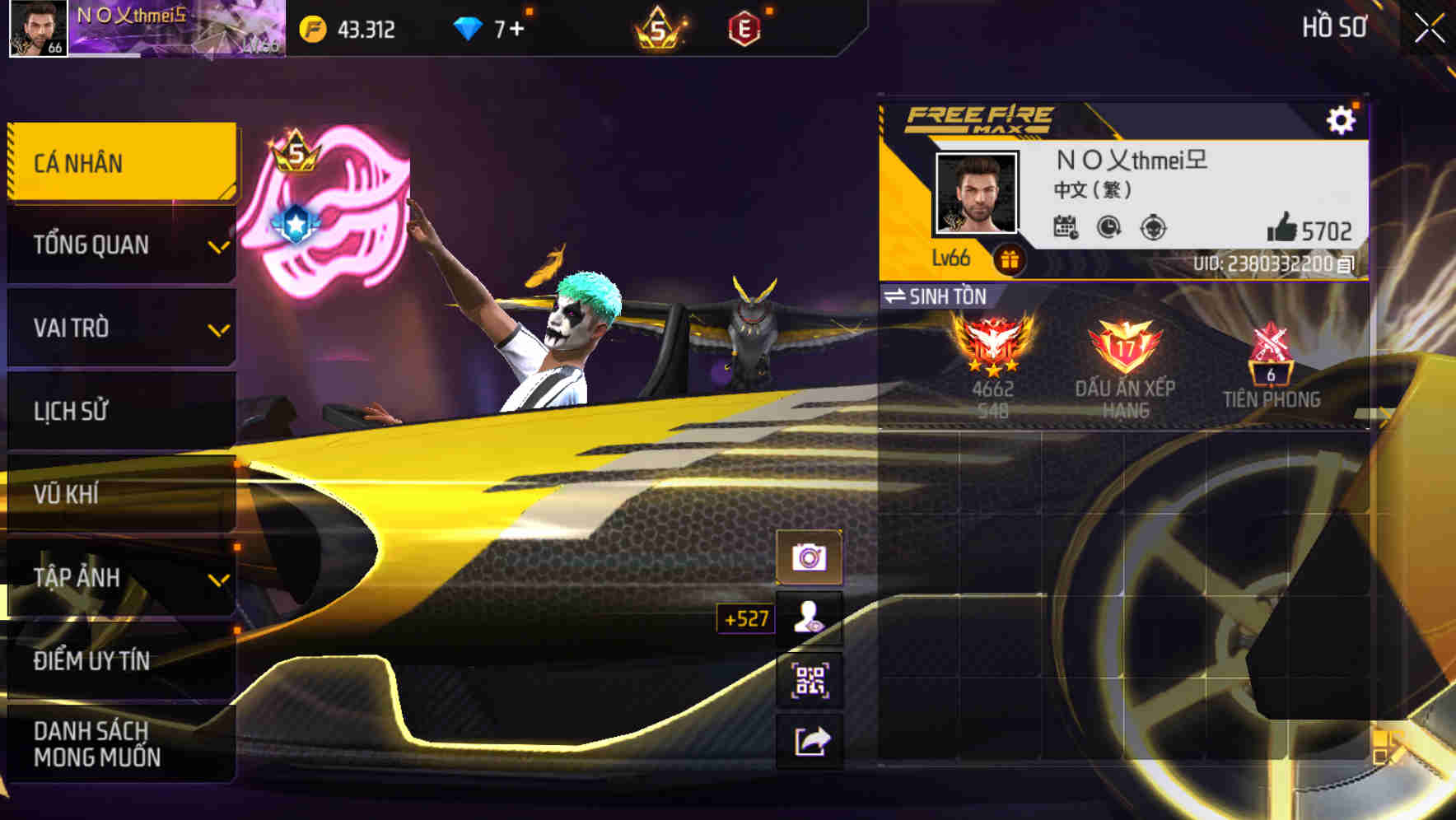Expand the TỔNG QUAN section
The width and height of the screenshot is (1456, 820).
tap(119, 245)
